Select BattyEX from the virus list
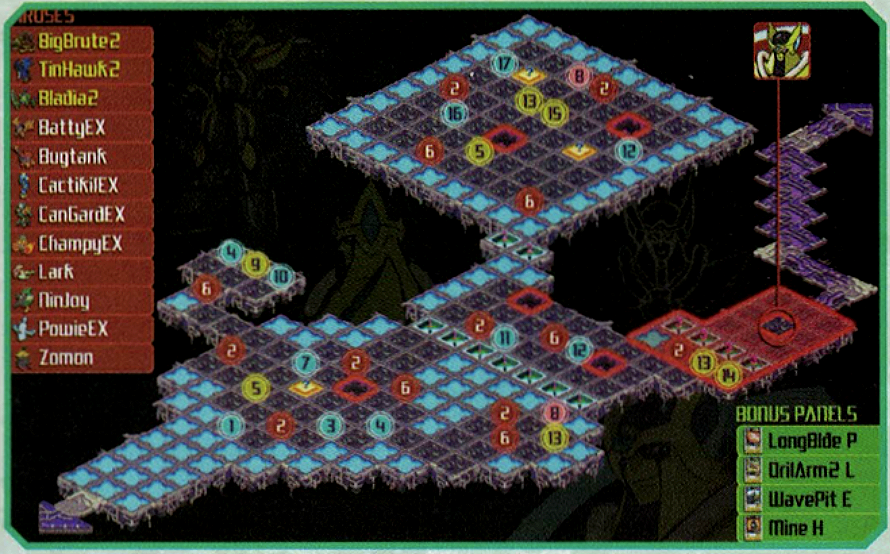This screenshot has height=554, width=890. [81, 128]
